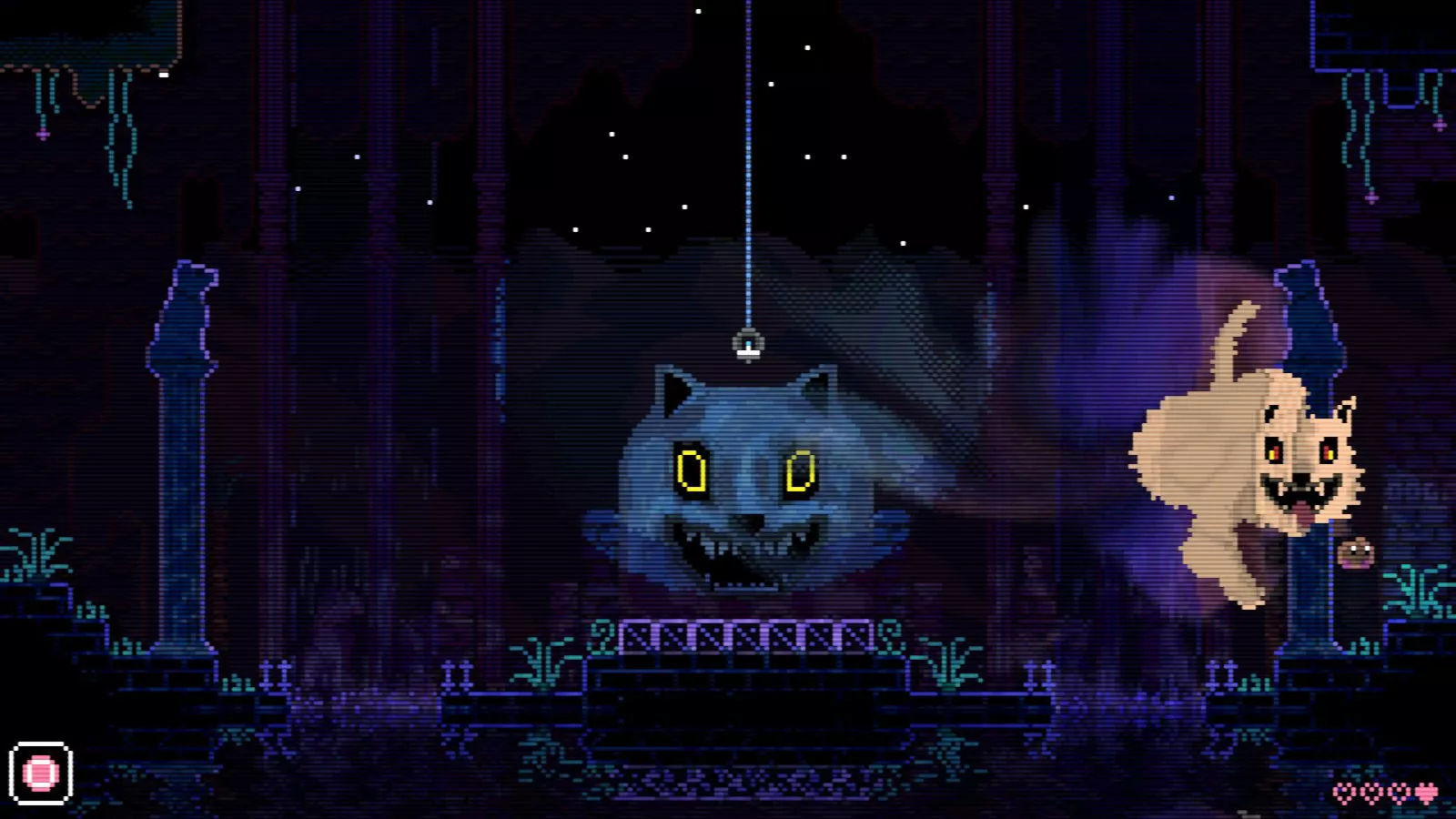Click the cat statue's left ear
Image resolution: width=1456 pixels, height=819 pixels.
[673, 387]
